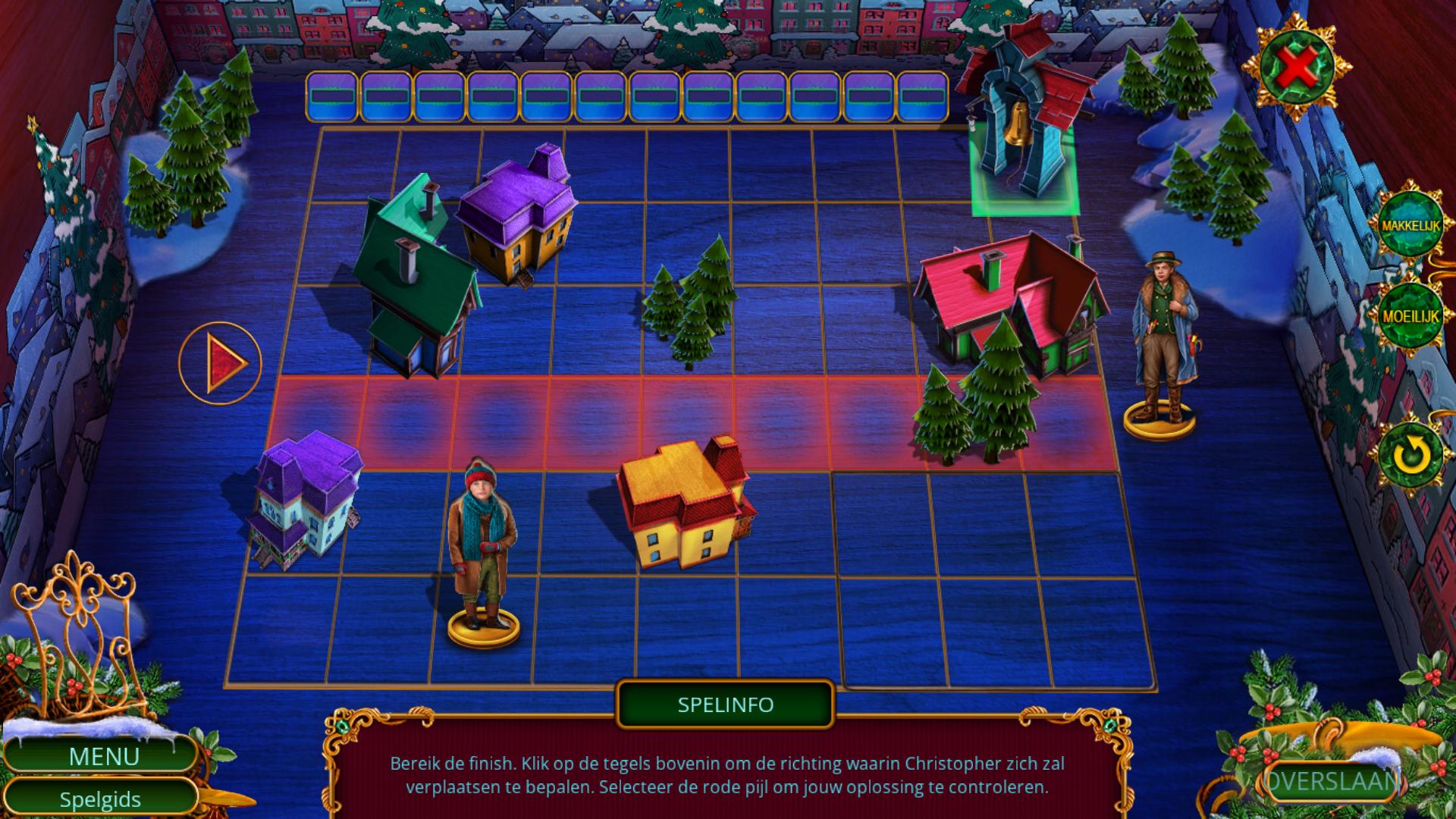Screen dimensions: 1456x819
Task: Open the Spelgids strategy guide
Action: (x=100, y=799)
